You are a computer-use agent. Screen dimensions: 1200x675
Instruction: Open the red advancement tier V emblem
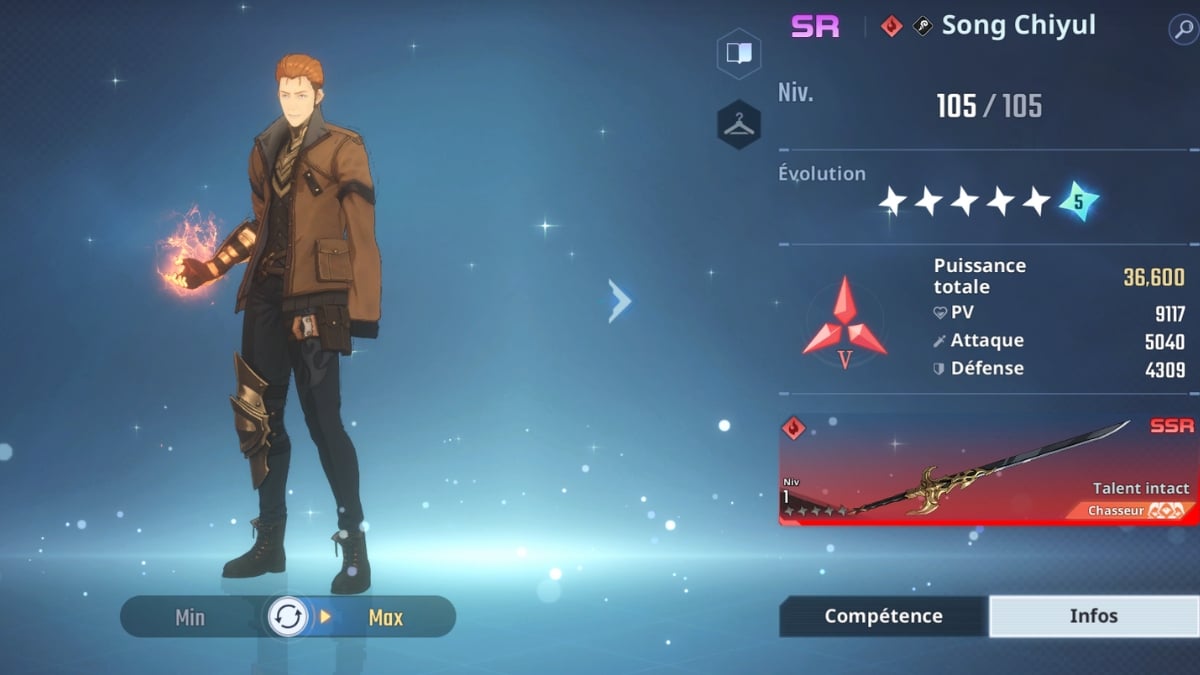844,322
